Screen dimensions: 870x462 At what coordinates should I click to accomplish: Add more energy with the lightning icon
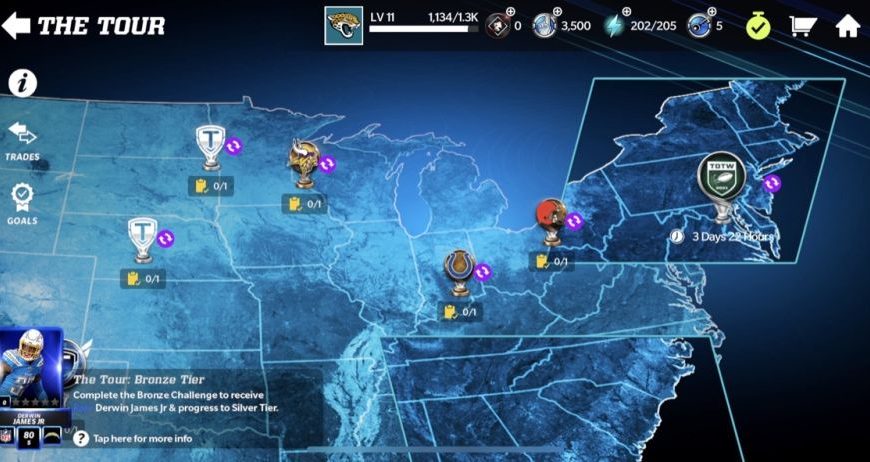tap(614, 25)
